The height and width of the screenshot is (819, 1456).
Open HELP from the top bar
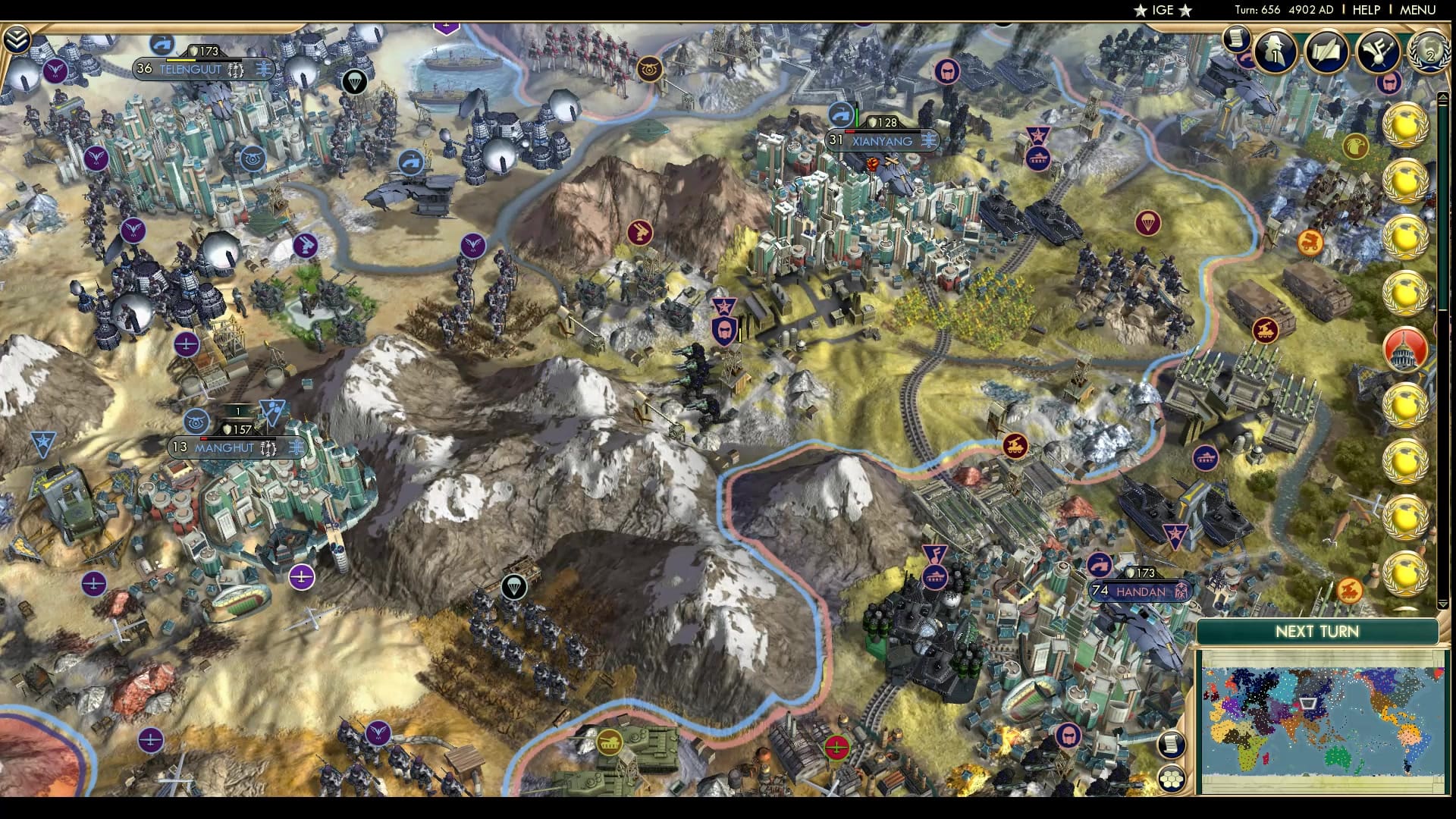point(1365,11)
